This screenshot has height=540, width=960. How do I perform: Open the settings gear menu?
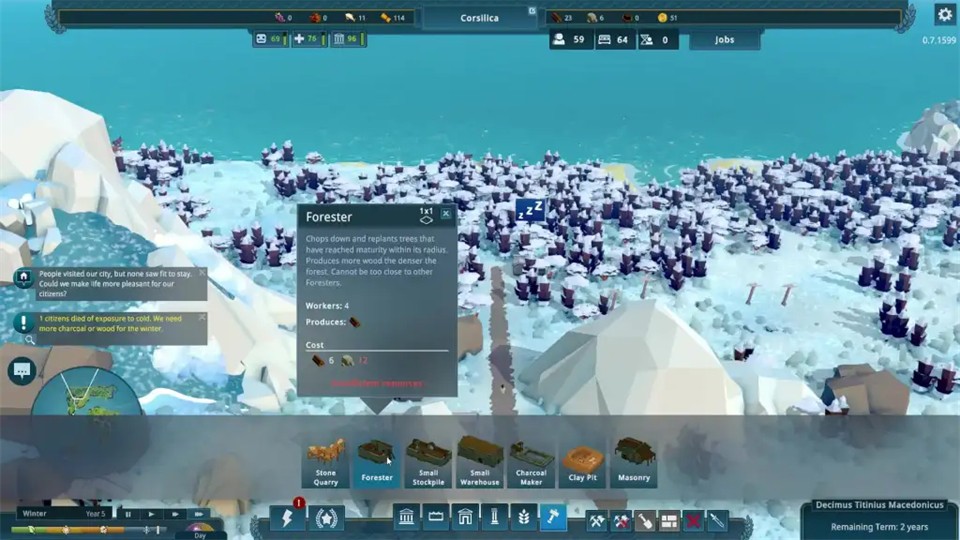click(944, 14)
